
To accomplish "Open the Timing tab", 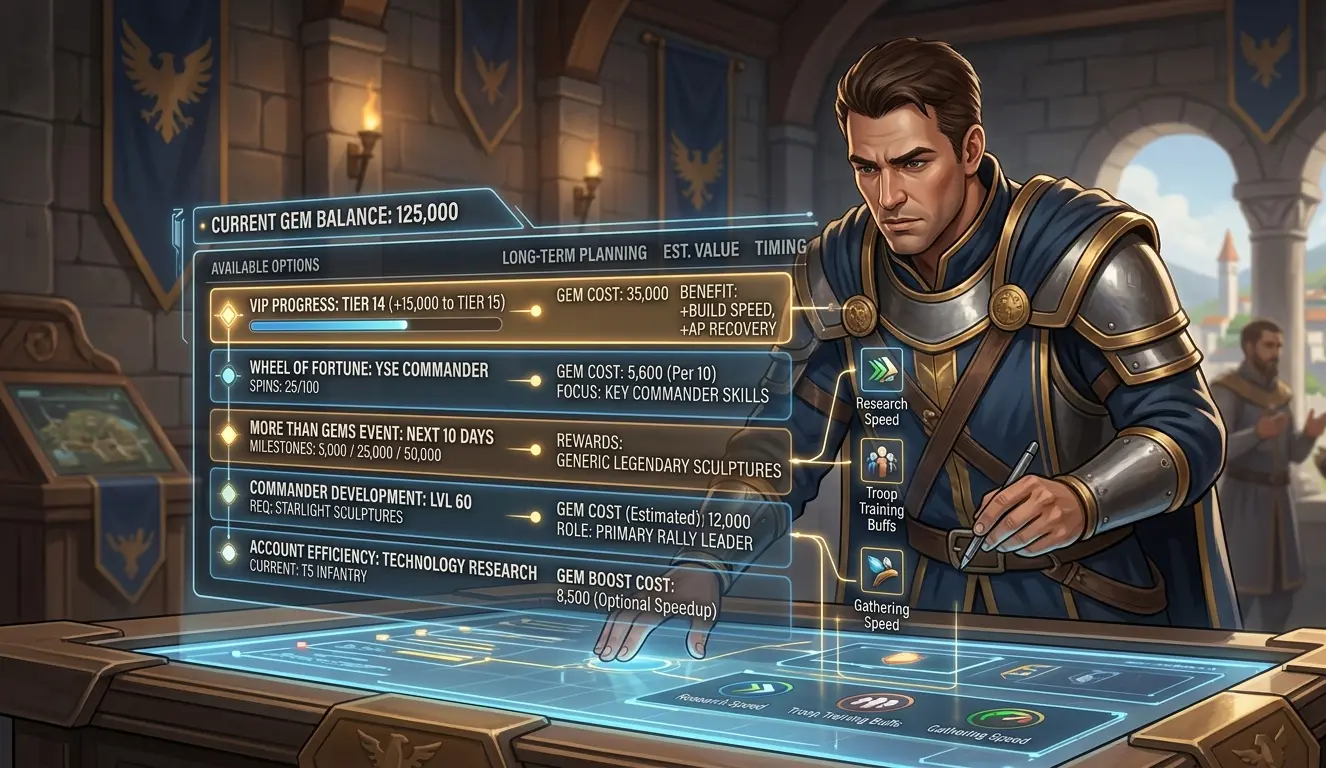I will click(782, 249).
